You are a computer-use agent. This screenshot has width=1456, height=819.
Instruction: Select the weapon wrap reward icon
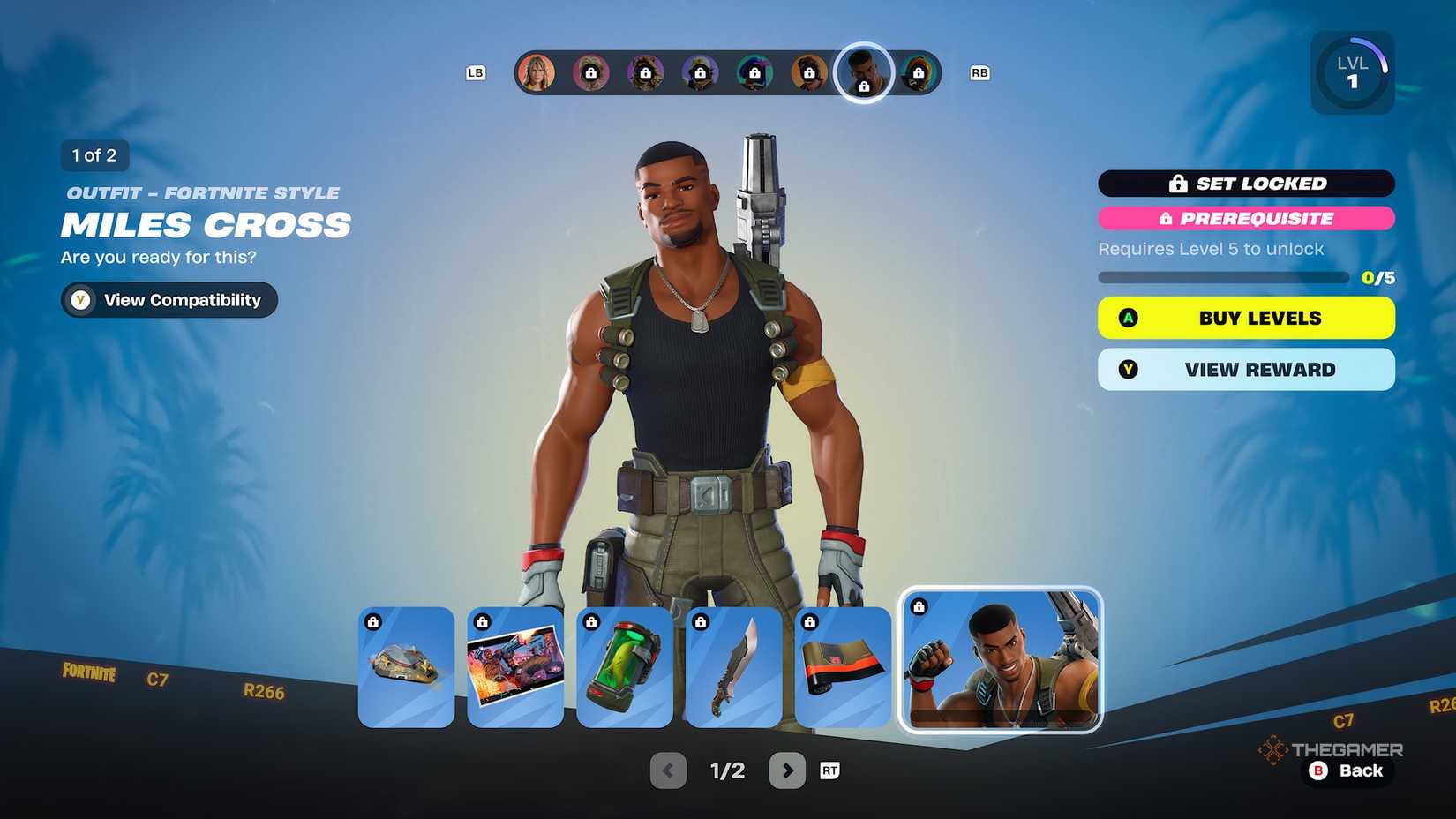[x=844, y=668]
